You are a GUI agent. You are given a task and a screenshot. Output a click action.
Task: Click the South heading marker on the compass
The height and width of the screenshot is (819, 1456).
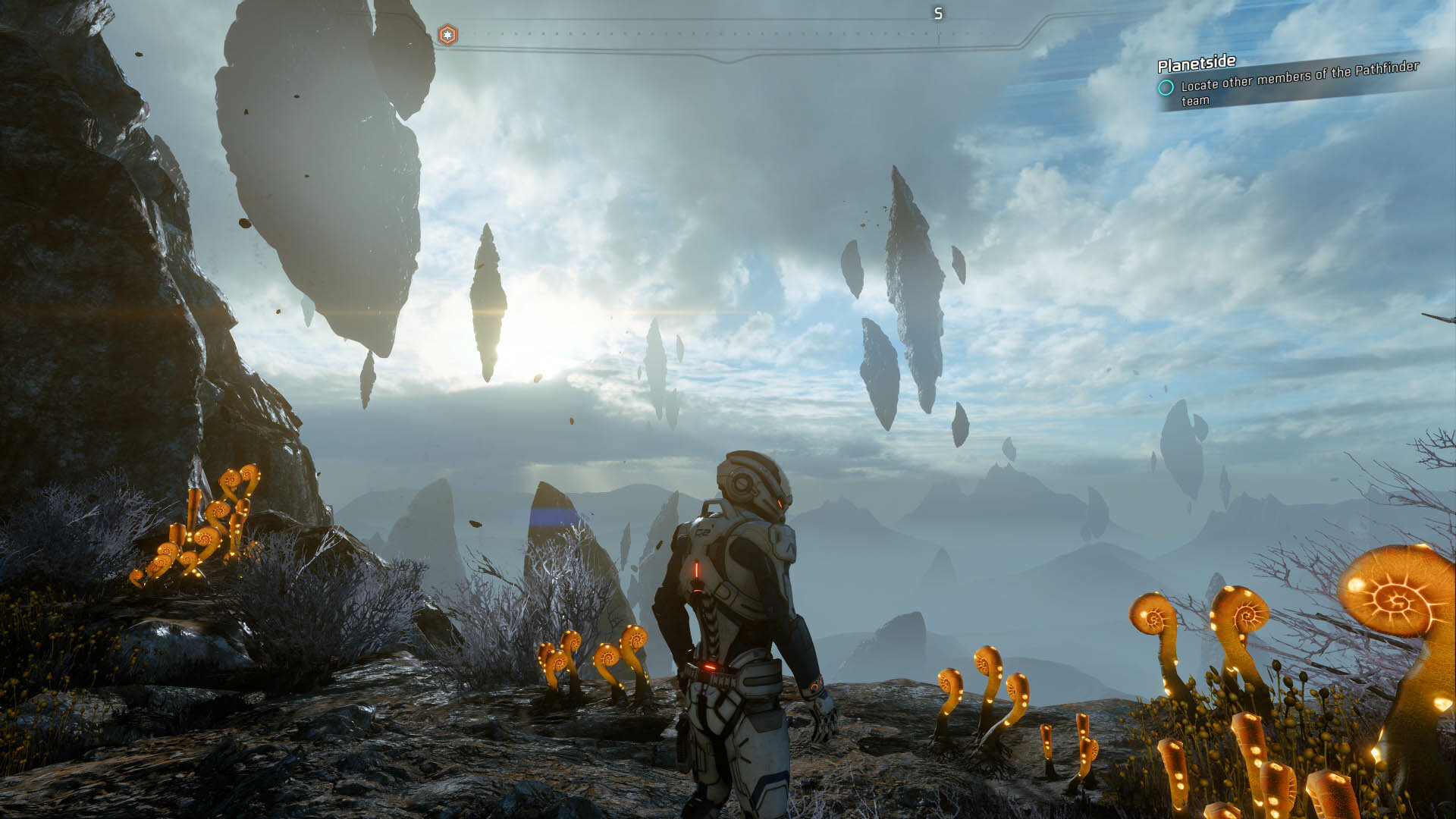(x=938, y=14)
